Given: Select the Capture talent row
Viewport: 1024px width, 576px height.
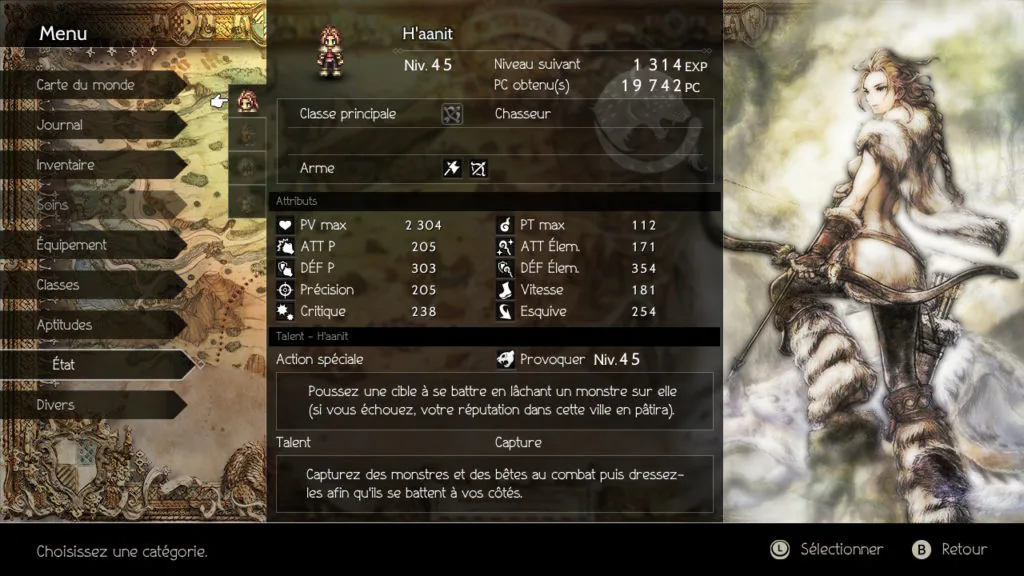Looking at the screenshot, I should pyautogui.click(x=518, y=442).
